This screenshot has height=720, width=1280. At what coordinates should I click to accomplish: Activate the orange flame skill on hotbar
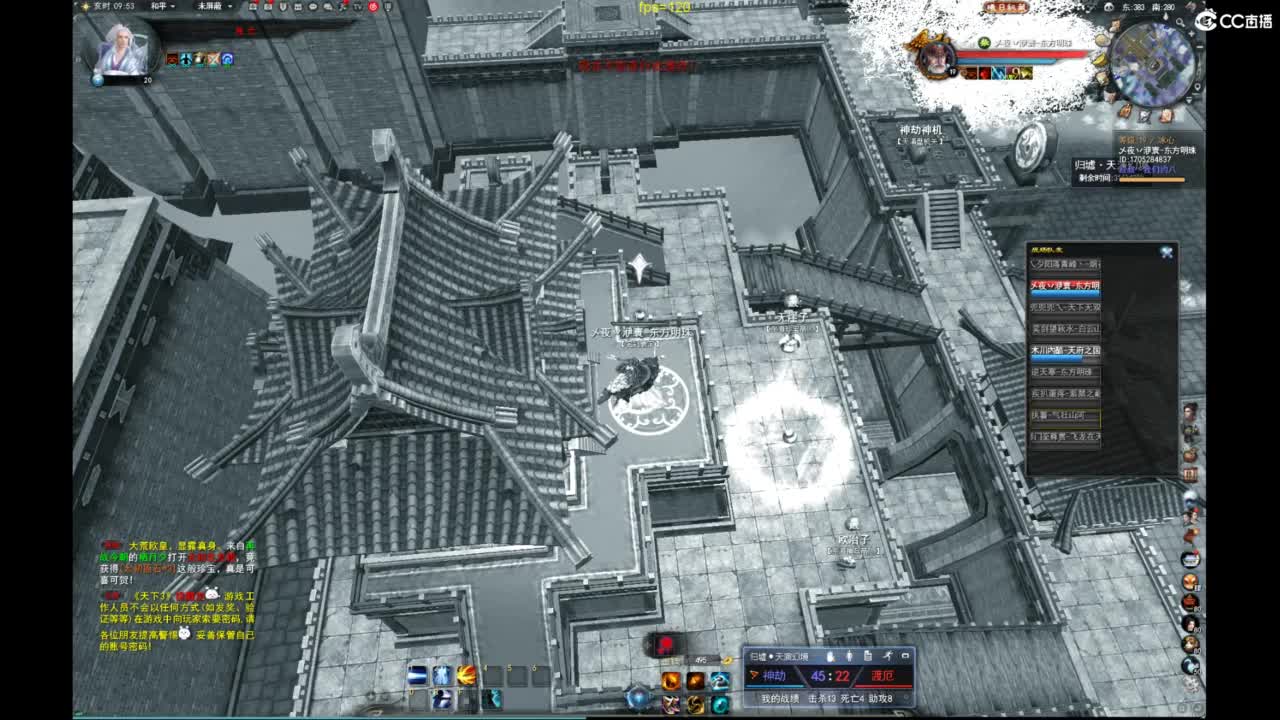(464, 673)
